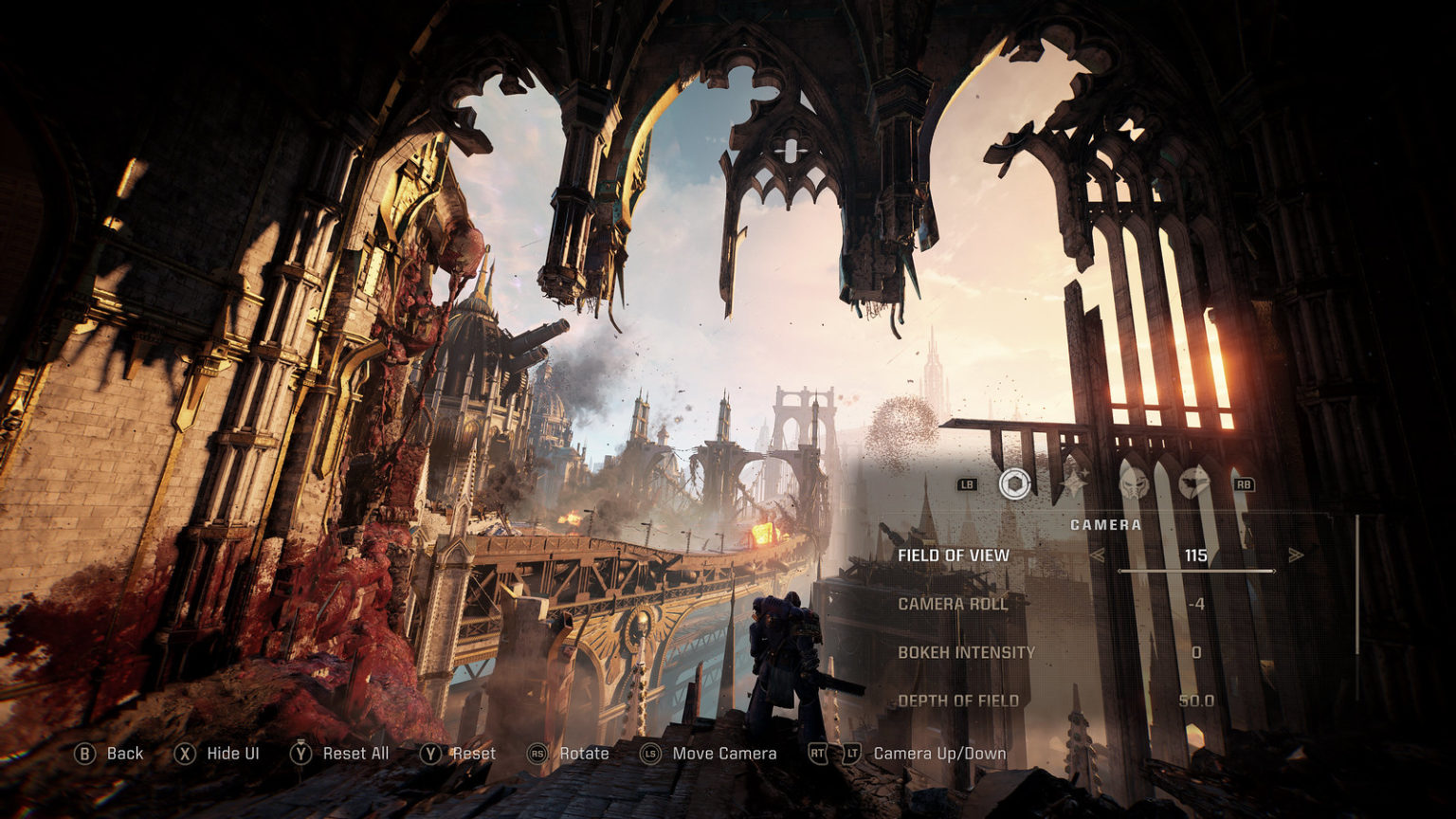Select the Camera Roll setting

click(x=953, y=604)
